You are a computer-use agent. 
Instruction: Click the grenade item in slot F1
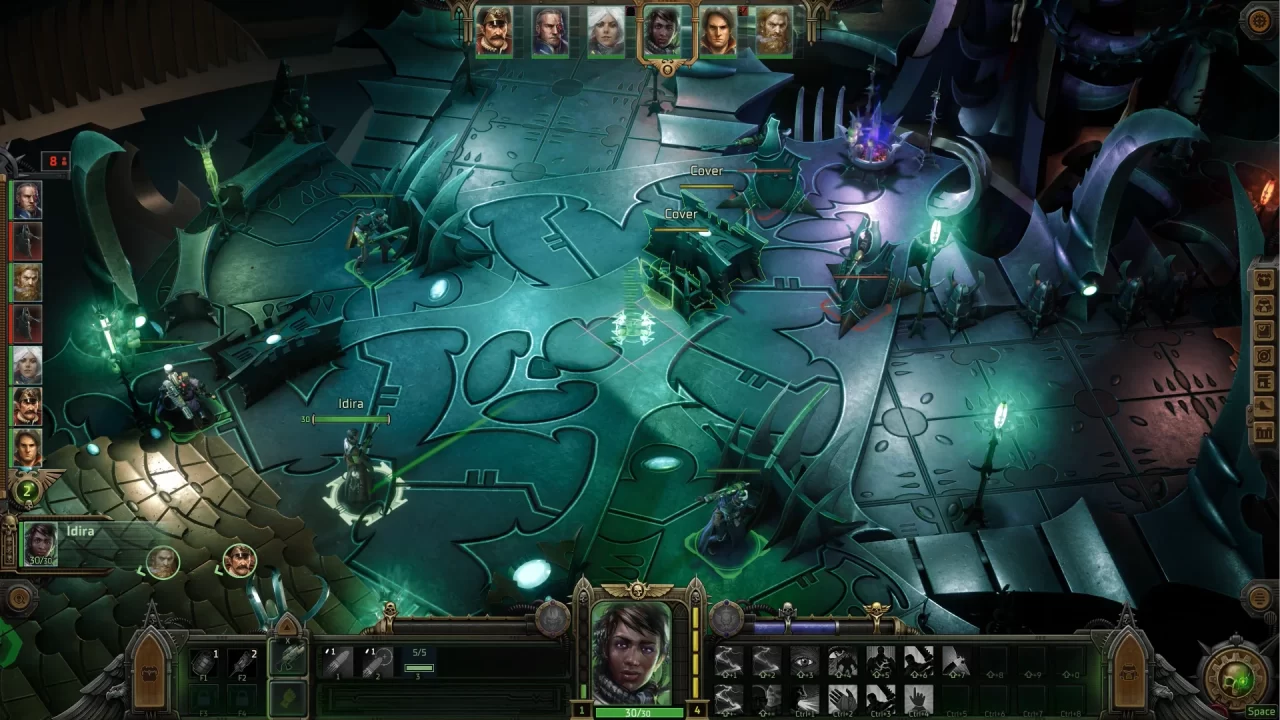204,663
